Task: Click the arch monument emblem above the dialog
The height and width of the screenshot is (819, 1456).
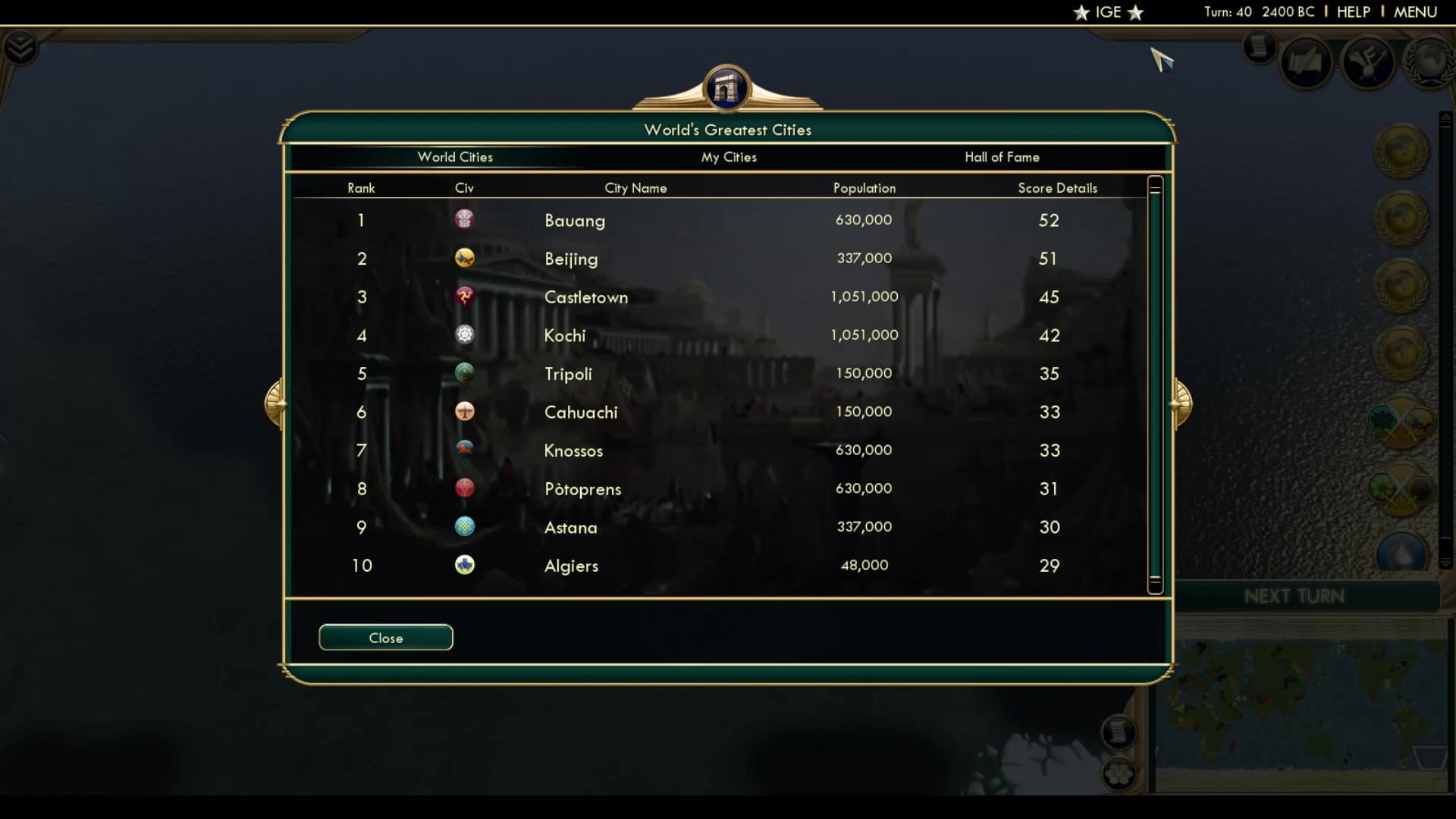Action: coord(727,88)
